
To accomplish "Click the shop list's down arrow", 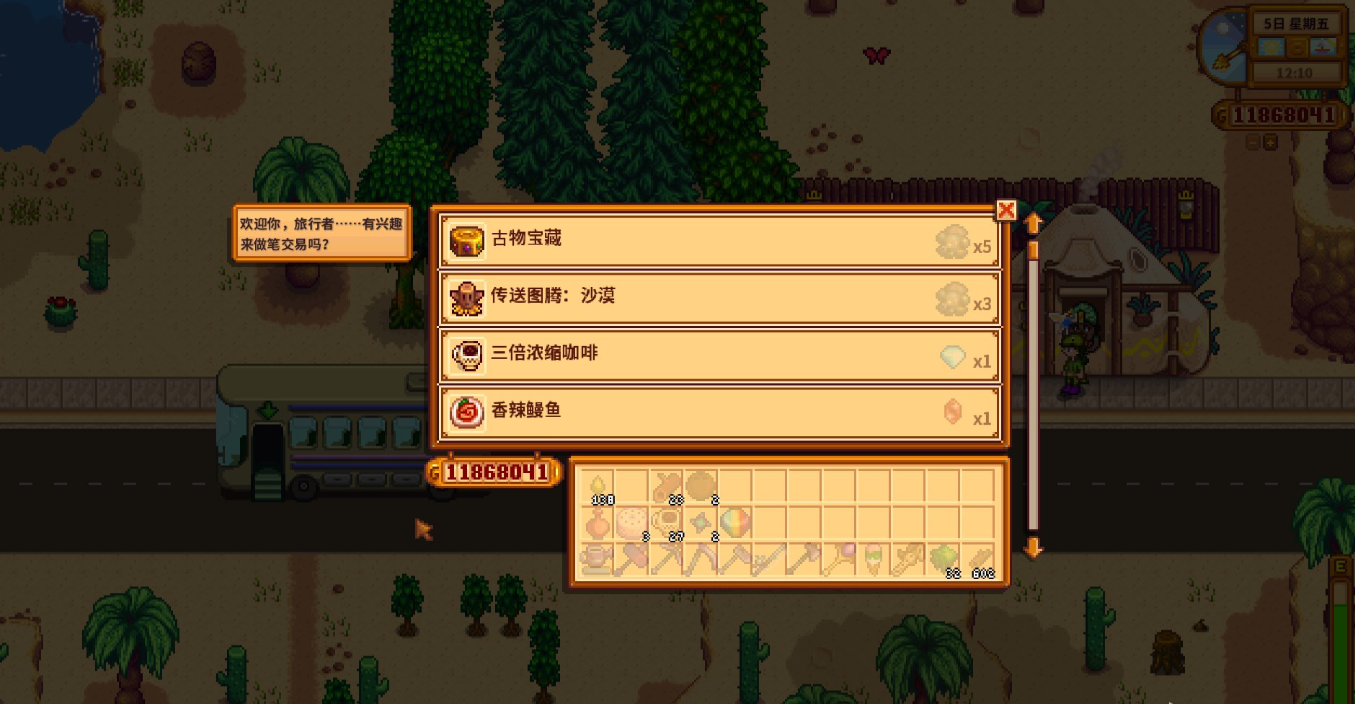I will [1033, 547].
